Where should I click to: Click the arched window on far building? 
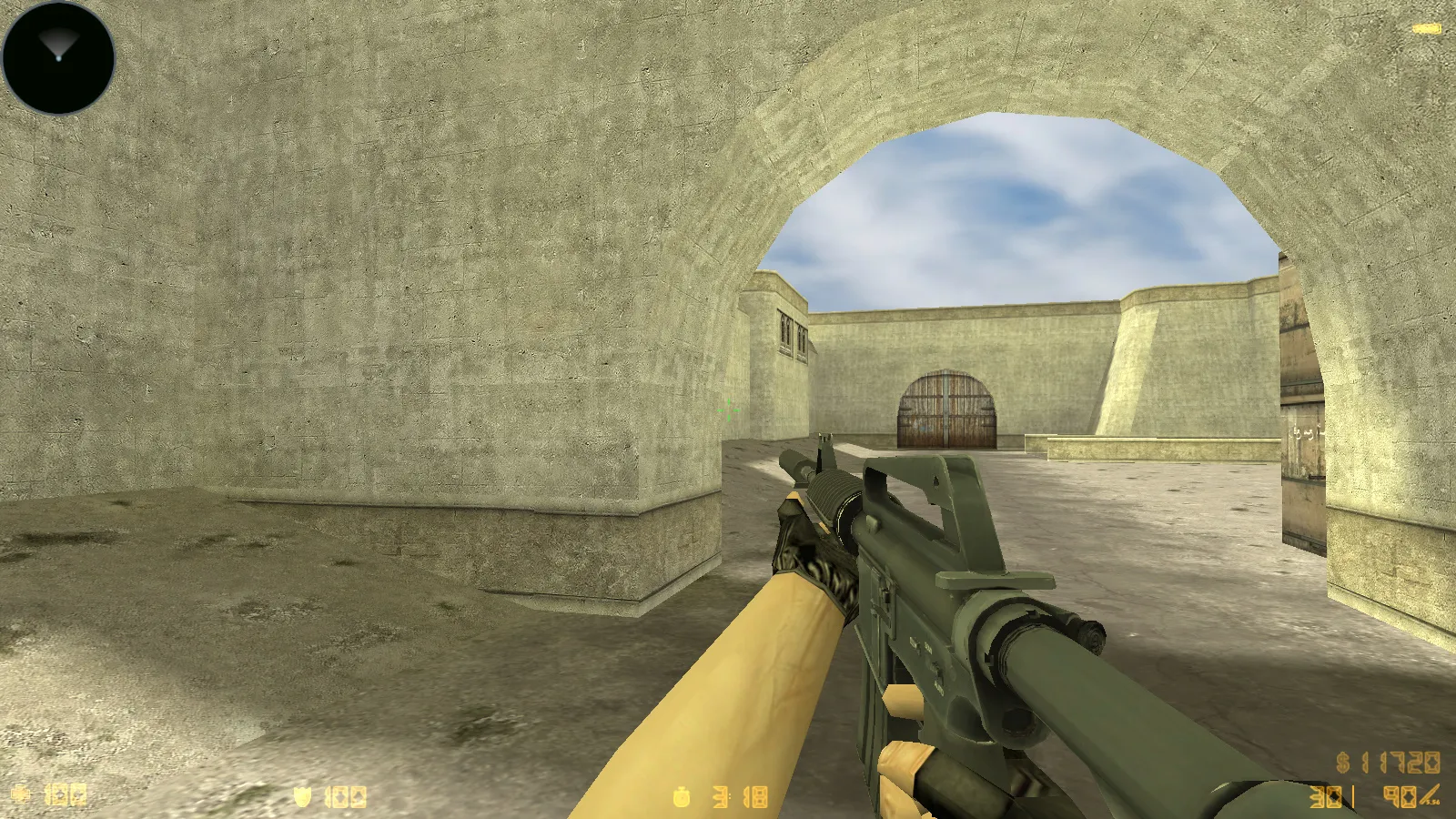784,330
